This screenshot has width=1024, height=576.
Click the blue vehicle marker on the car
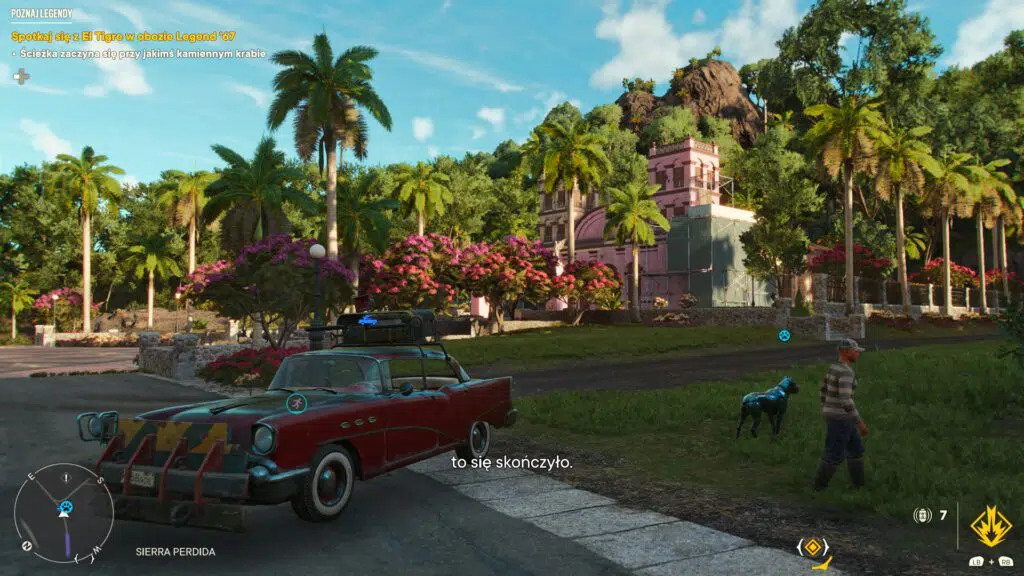(295, 402)
